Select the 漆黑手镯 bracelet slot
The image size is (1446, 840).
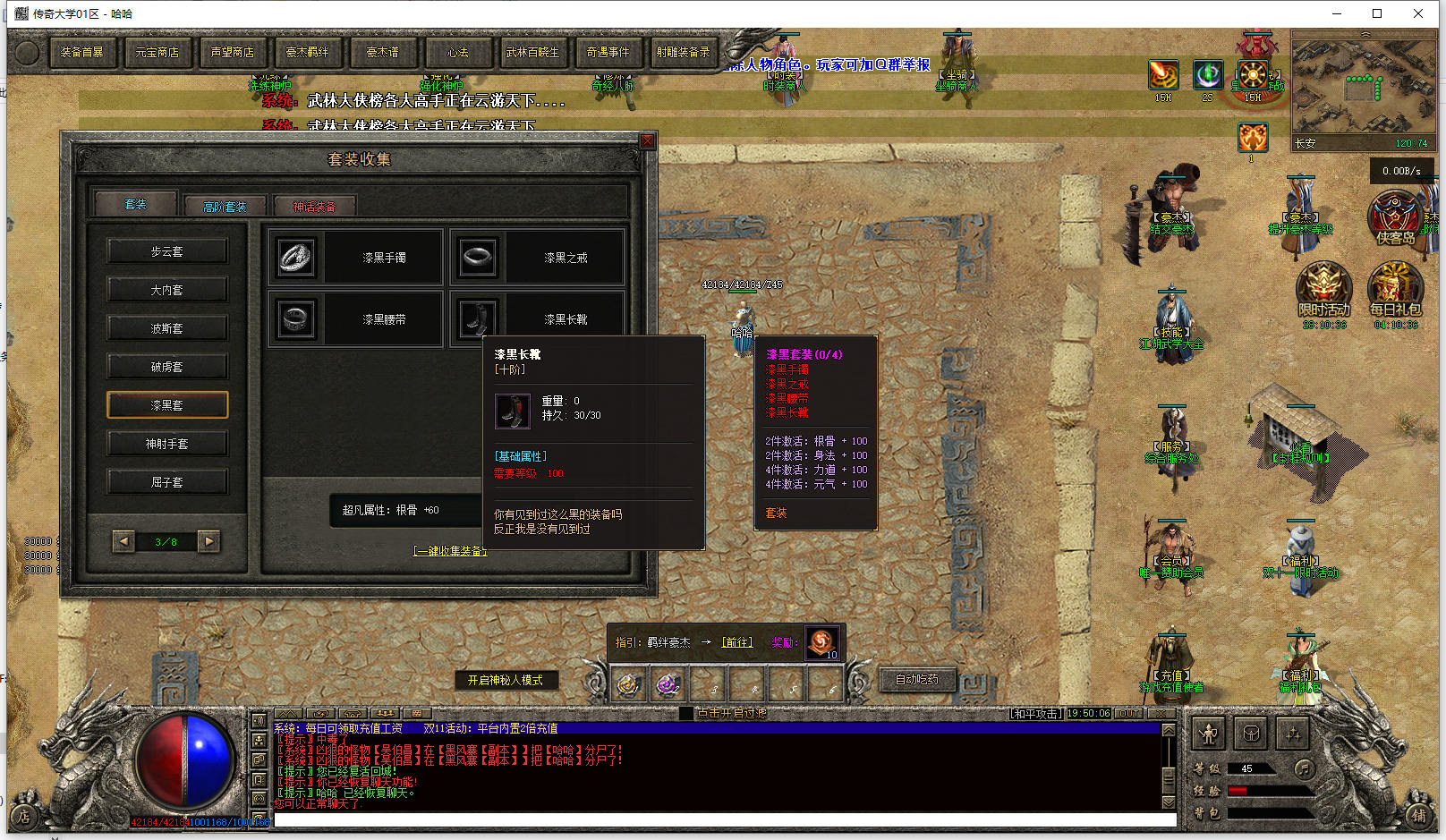(355, 258)
